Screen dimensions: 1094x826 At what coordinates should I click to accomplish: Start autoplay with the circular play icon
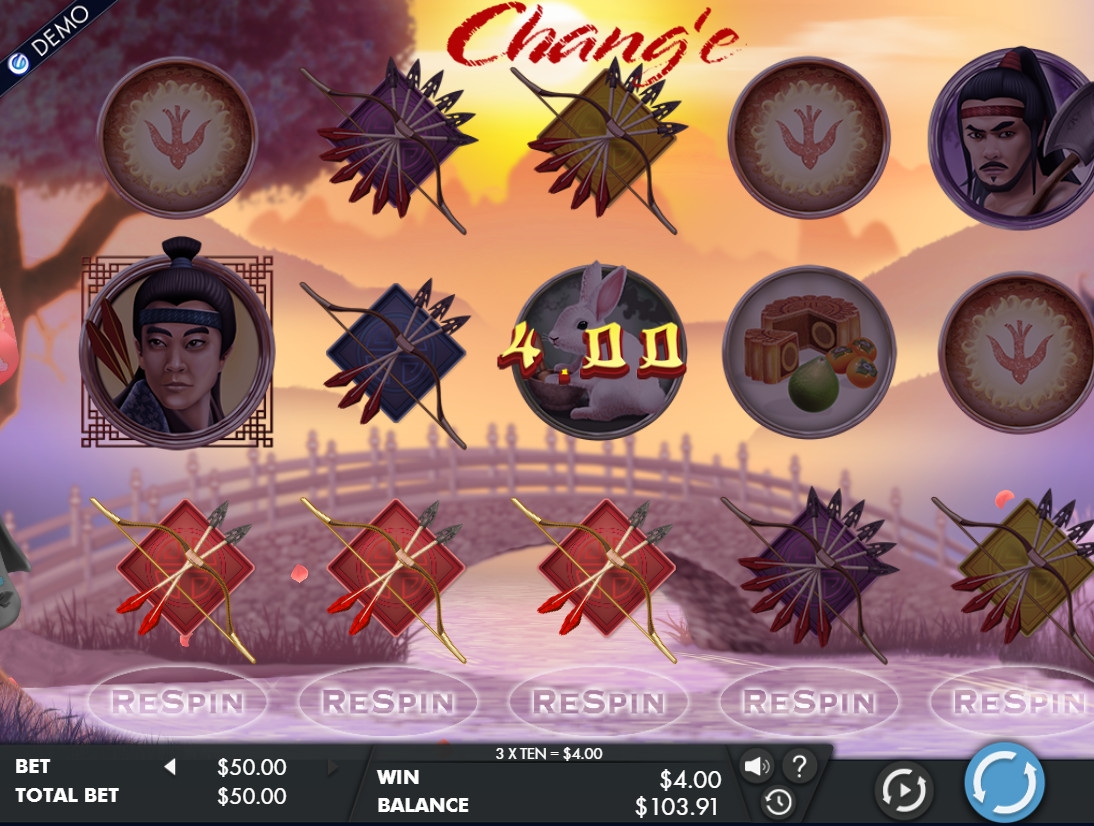(x=903, y=791)
